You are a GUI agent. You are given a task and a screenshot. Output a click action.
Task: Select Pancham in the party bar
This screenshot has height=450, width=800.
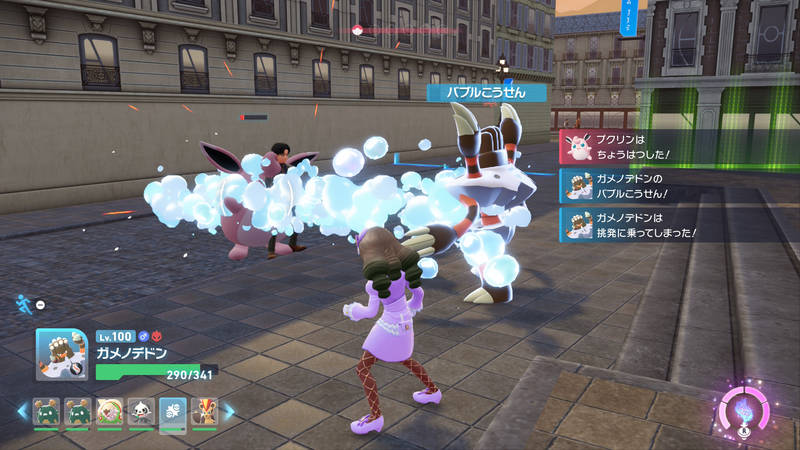click(x=139, y=411)
